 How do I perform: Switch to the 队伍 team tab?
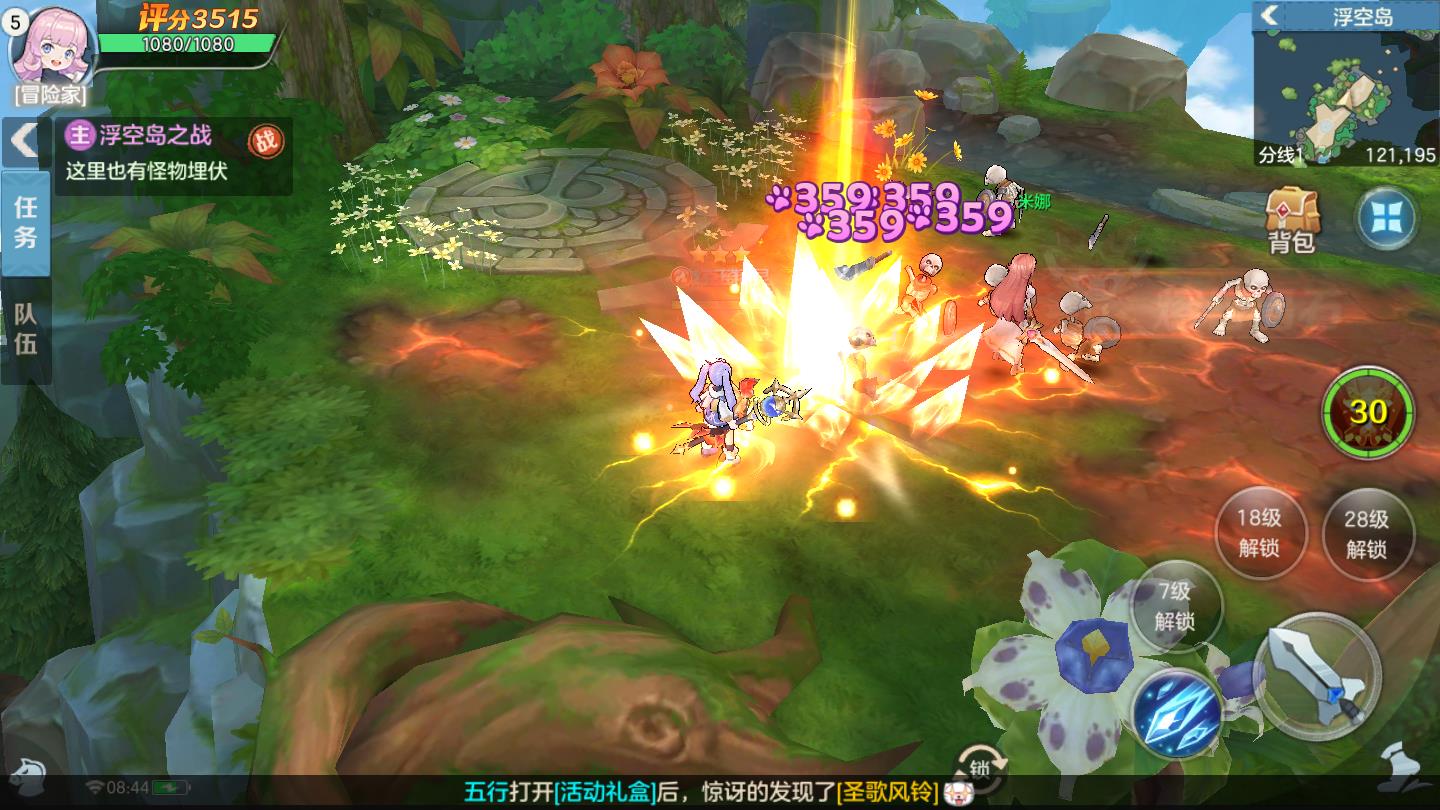(x=26, y=329)
